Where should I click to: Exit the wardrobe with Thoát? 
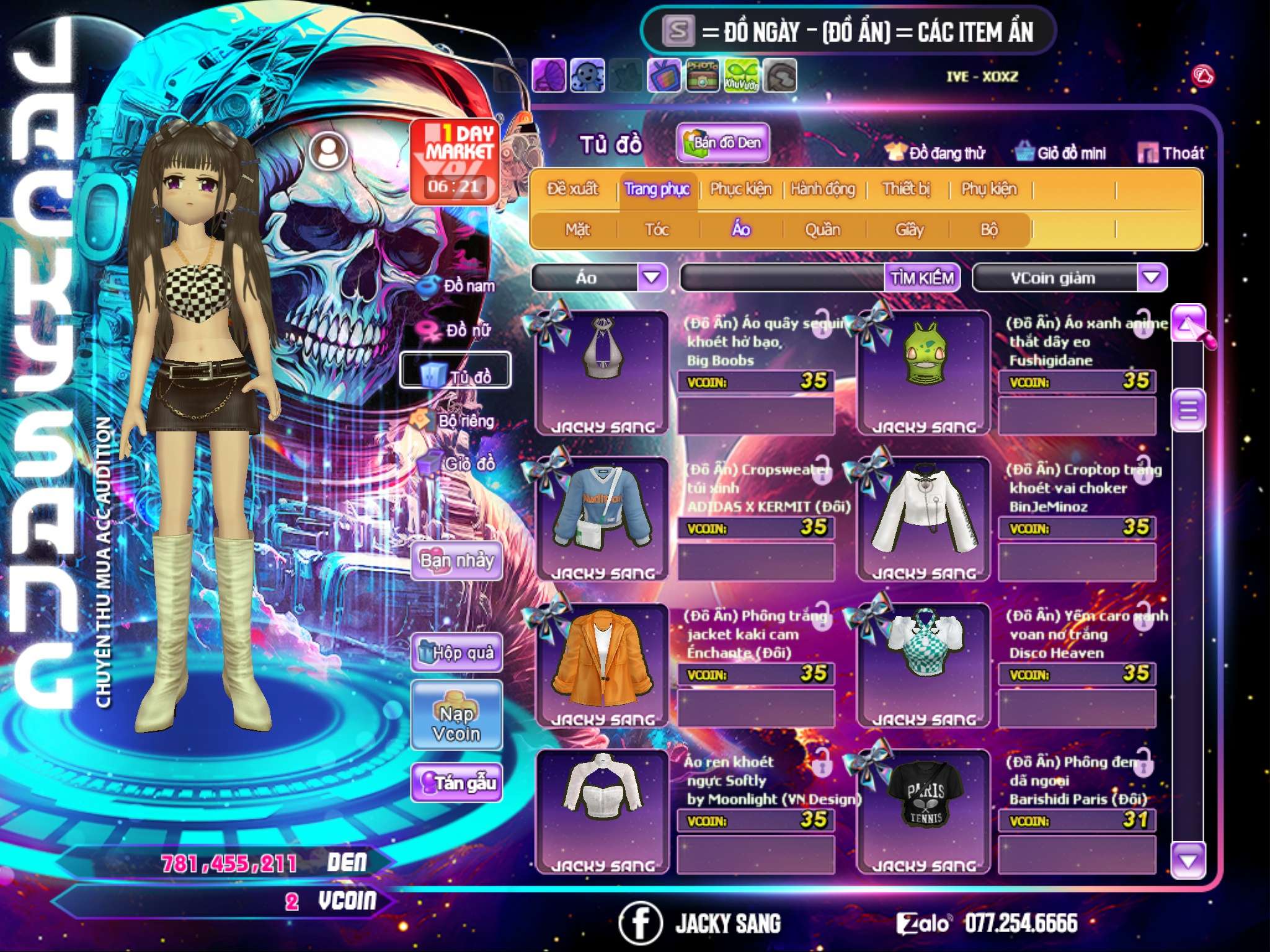click(x=1171, y=153)
